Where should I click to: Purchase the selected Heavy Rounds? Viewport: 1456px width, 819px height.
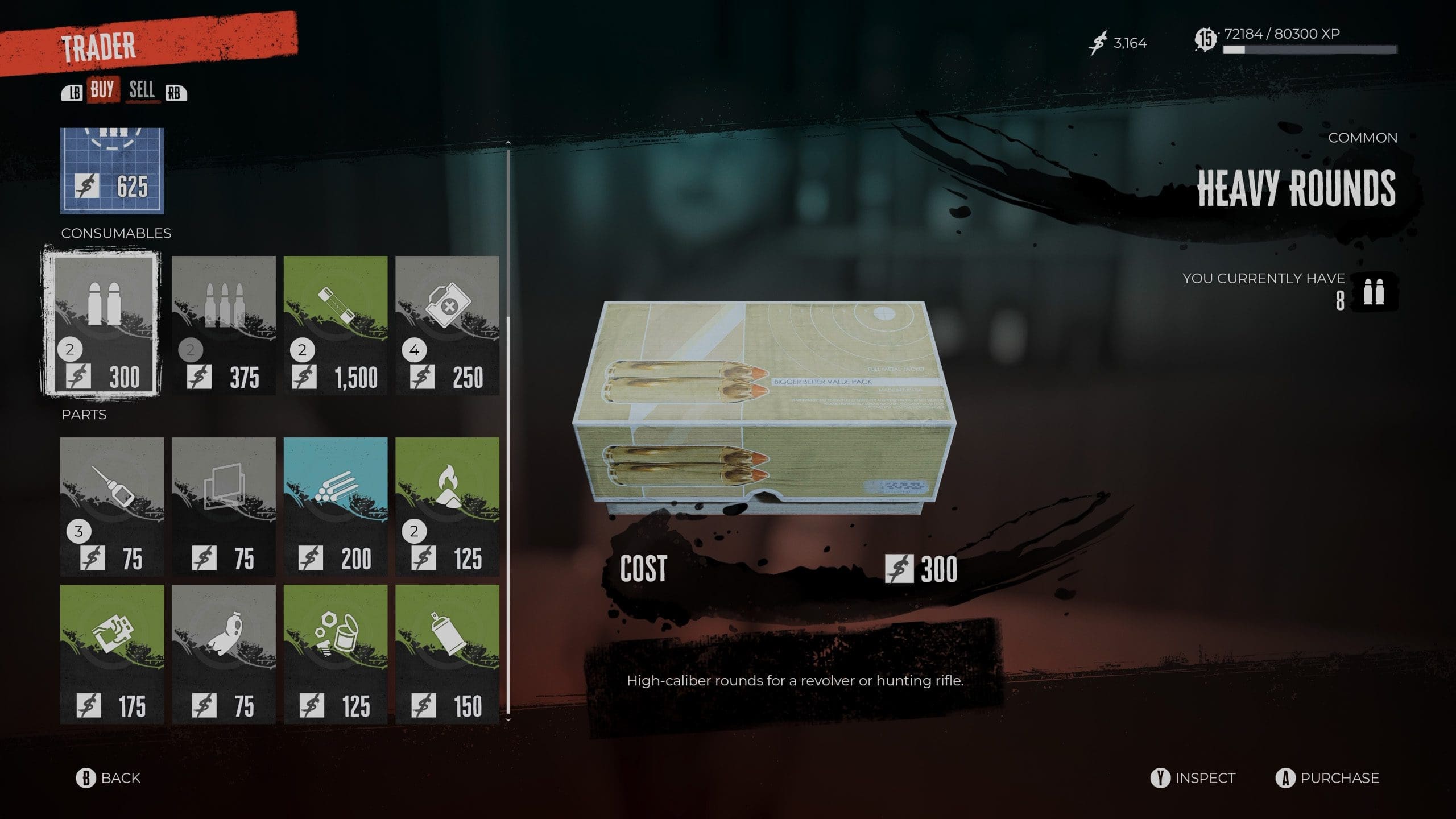pyautogui.click(x=1327, y=778)
